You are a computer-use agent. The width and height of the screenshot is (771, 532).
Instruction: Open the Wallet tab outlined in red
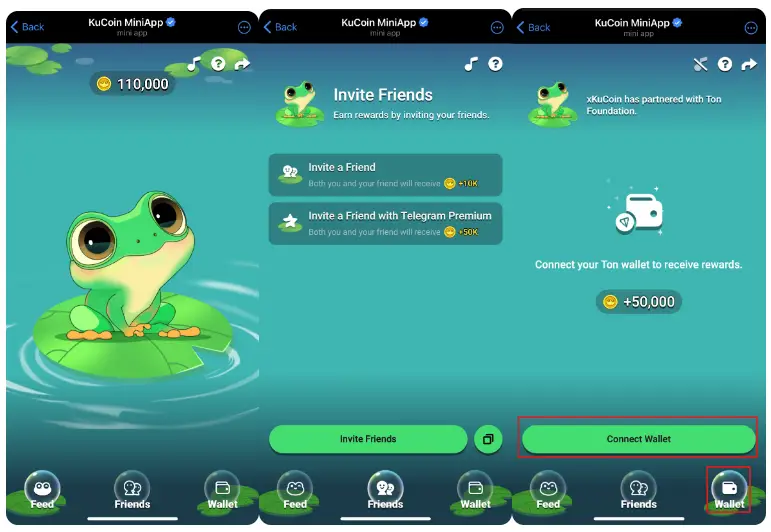click(x=729, y=489)
